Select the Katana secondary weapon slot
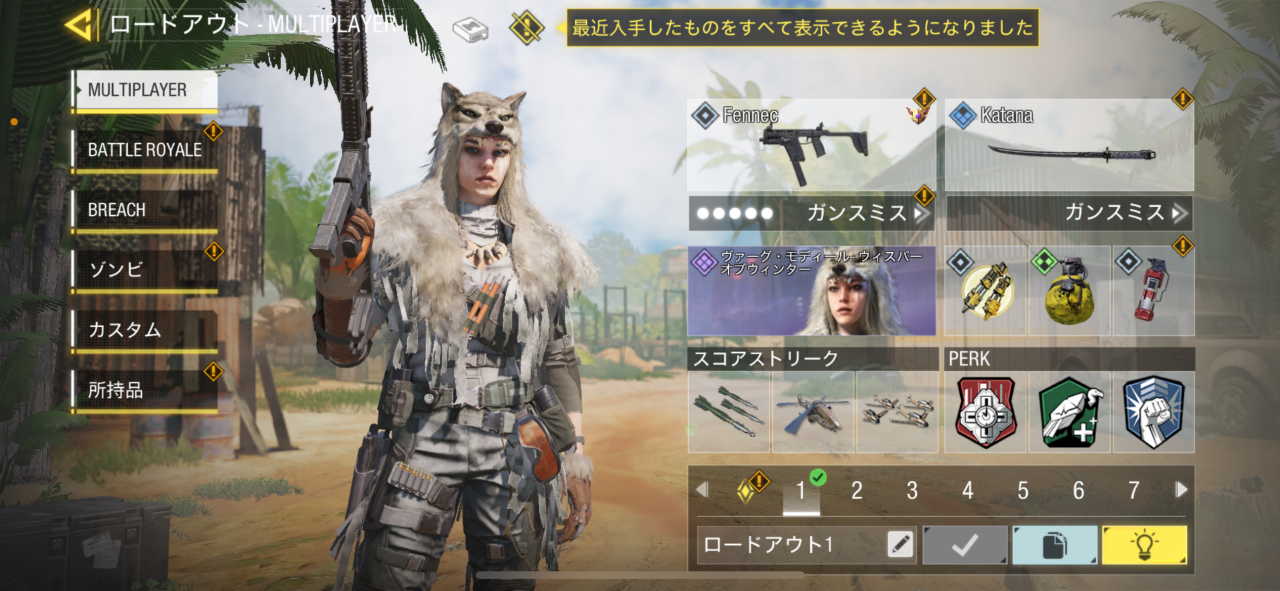This screenshot has width=1280, height=591. (1069, 146)
